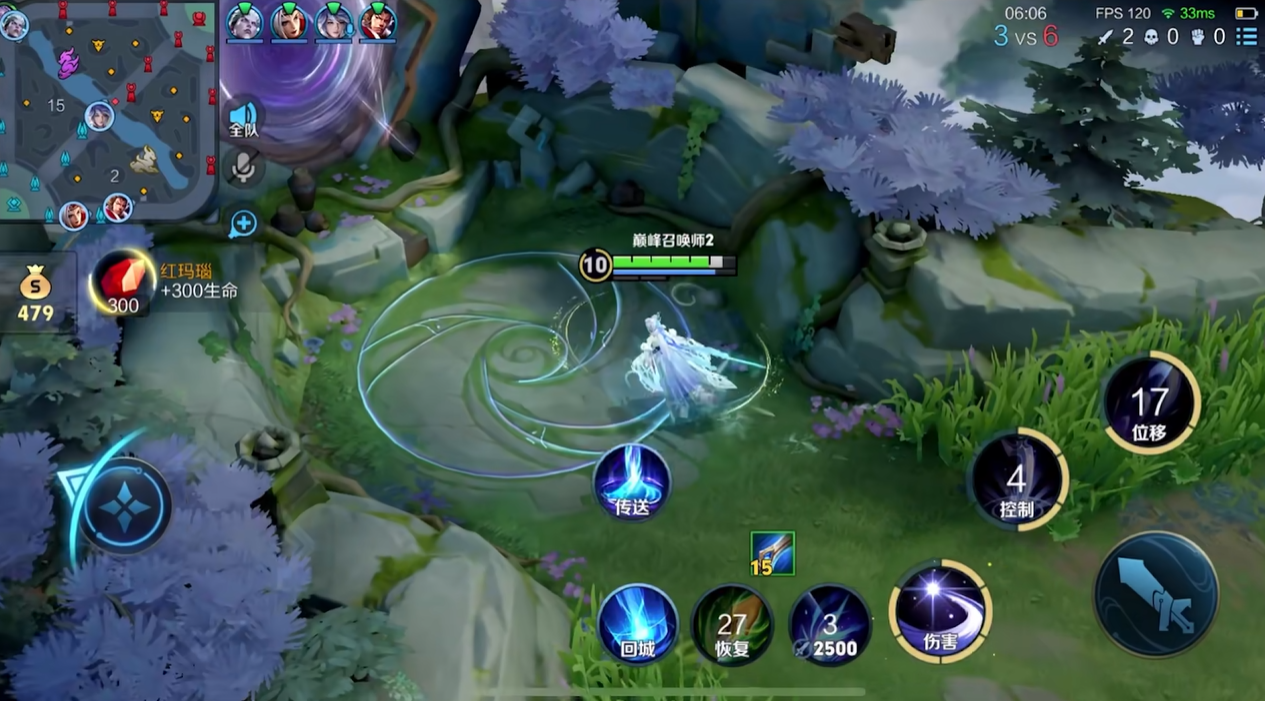
Task: Hit the sword basic attack button
Action: (x=1156, y=594)
